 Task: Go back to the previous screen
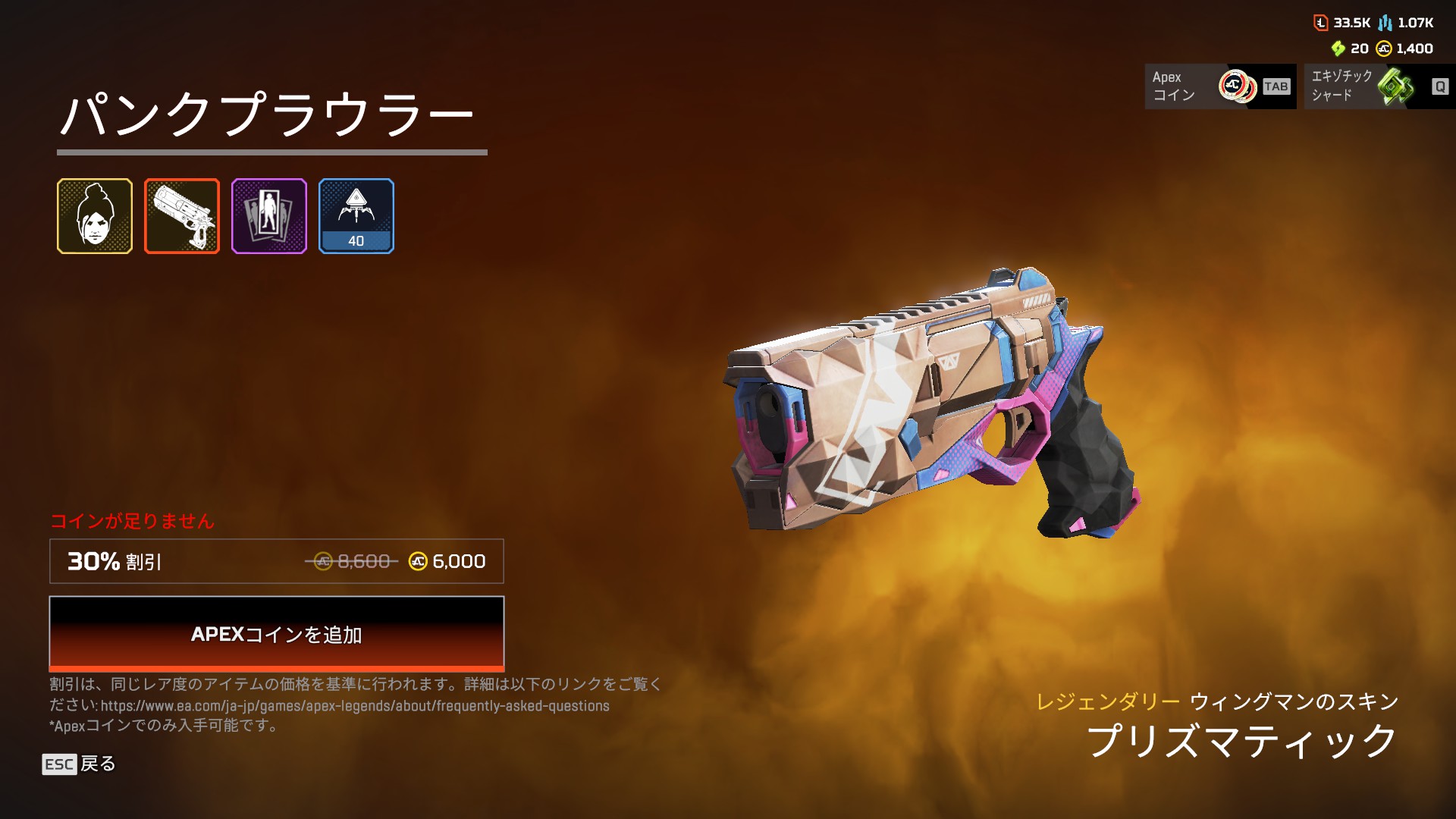(x=79, y=764)
